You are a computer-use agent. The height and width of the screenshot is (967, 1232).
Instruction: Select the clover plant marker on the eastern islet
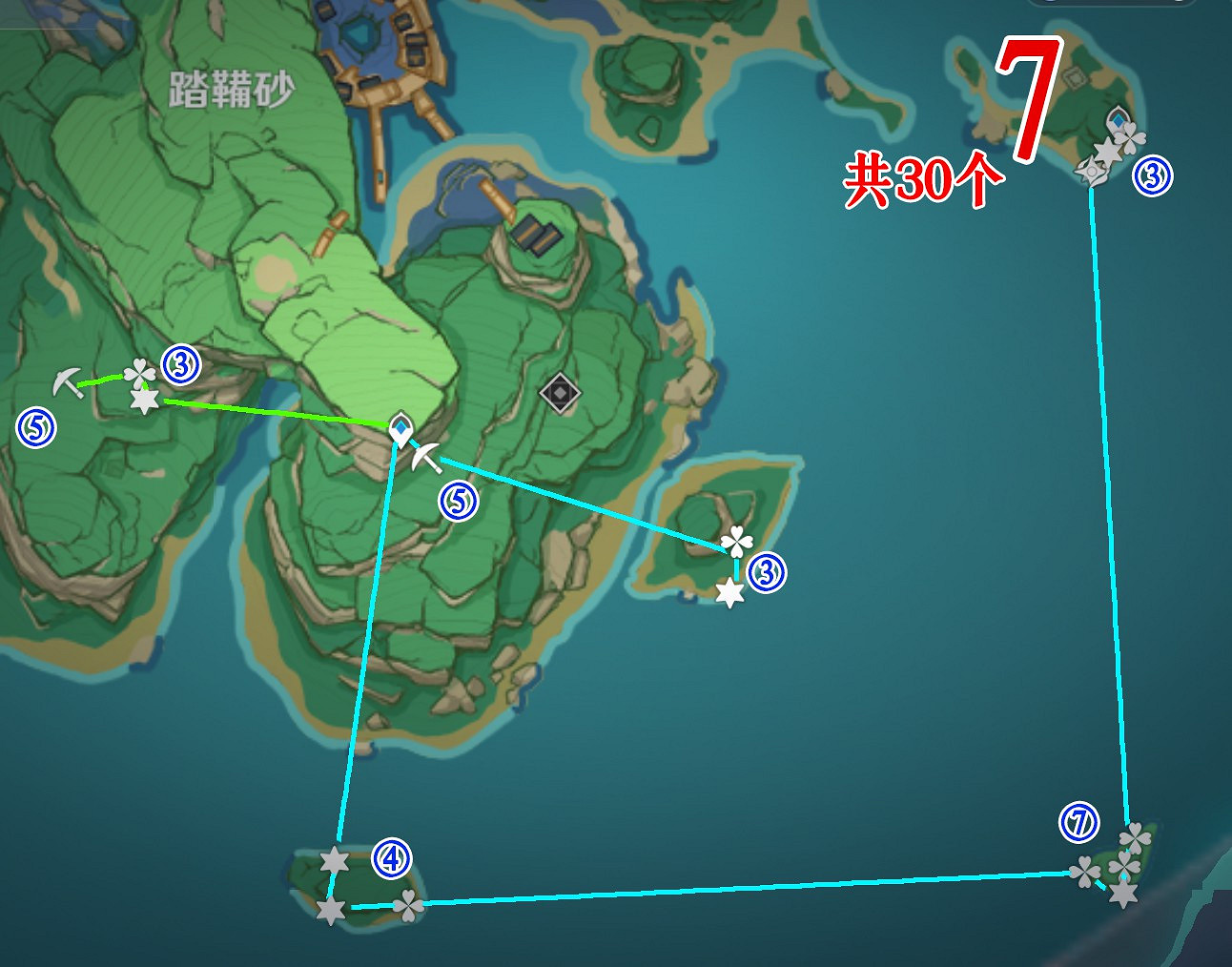[735, 540]
